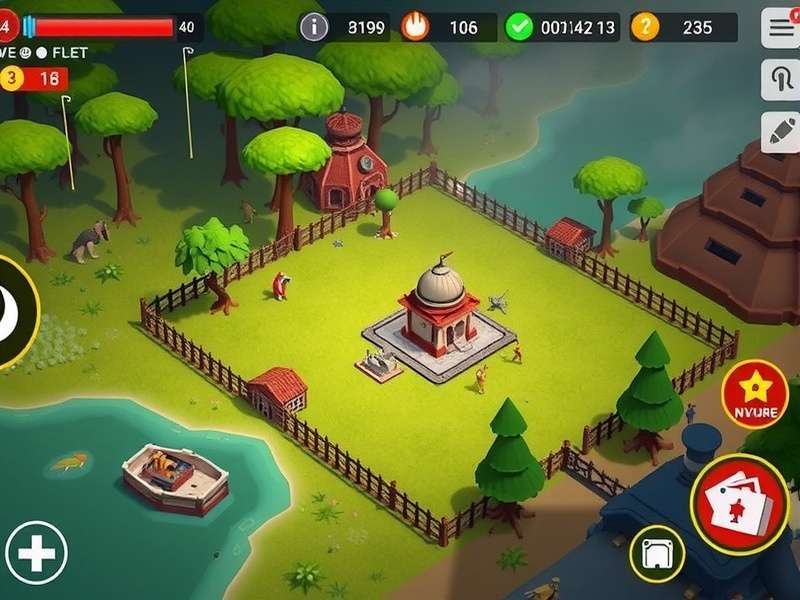The height and width of the screenshot is (600, 800).
Task: Tap the orange flame resource icon
Action: pos(415,27)
